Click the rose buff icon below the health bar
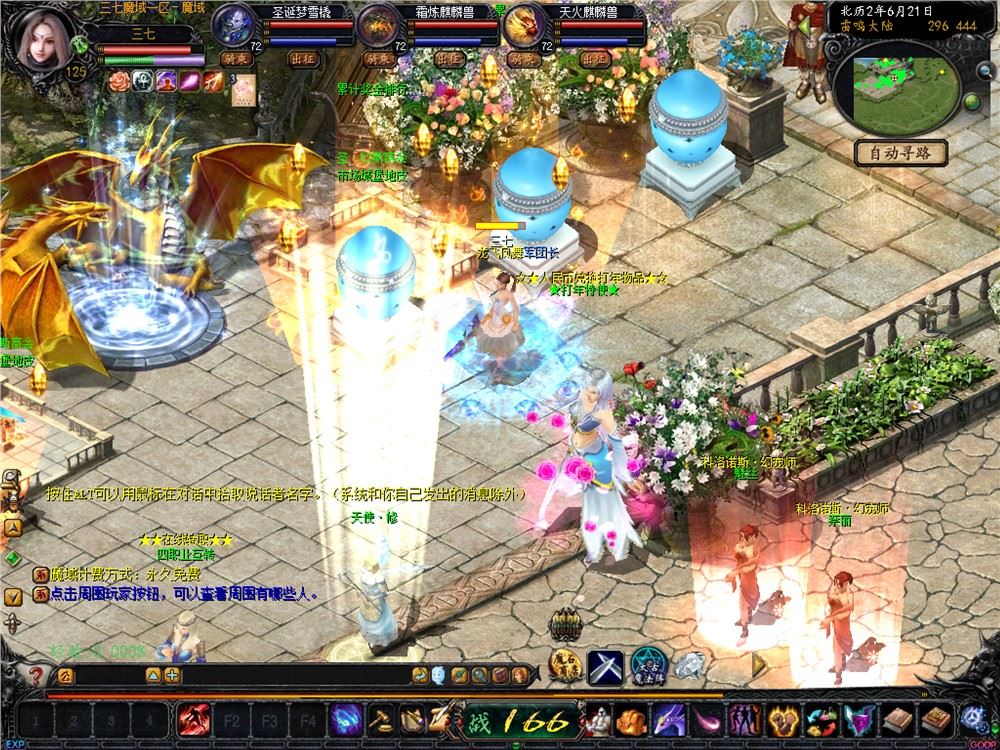This screenshot has width=1000, height=750. [x=117, y=82]
